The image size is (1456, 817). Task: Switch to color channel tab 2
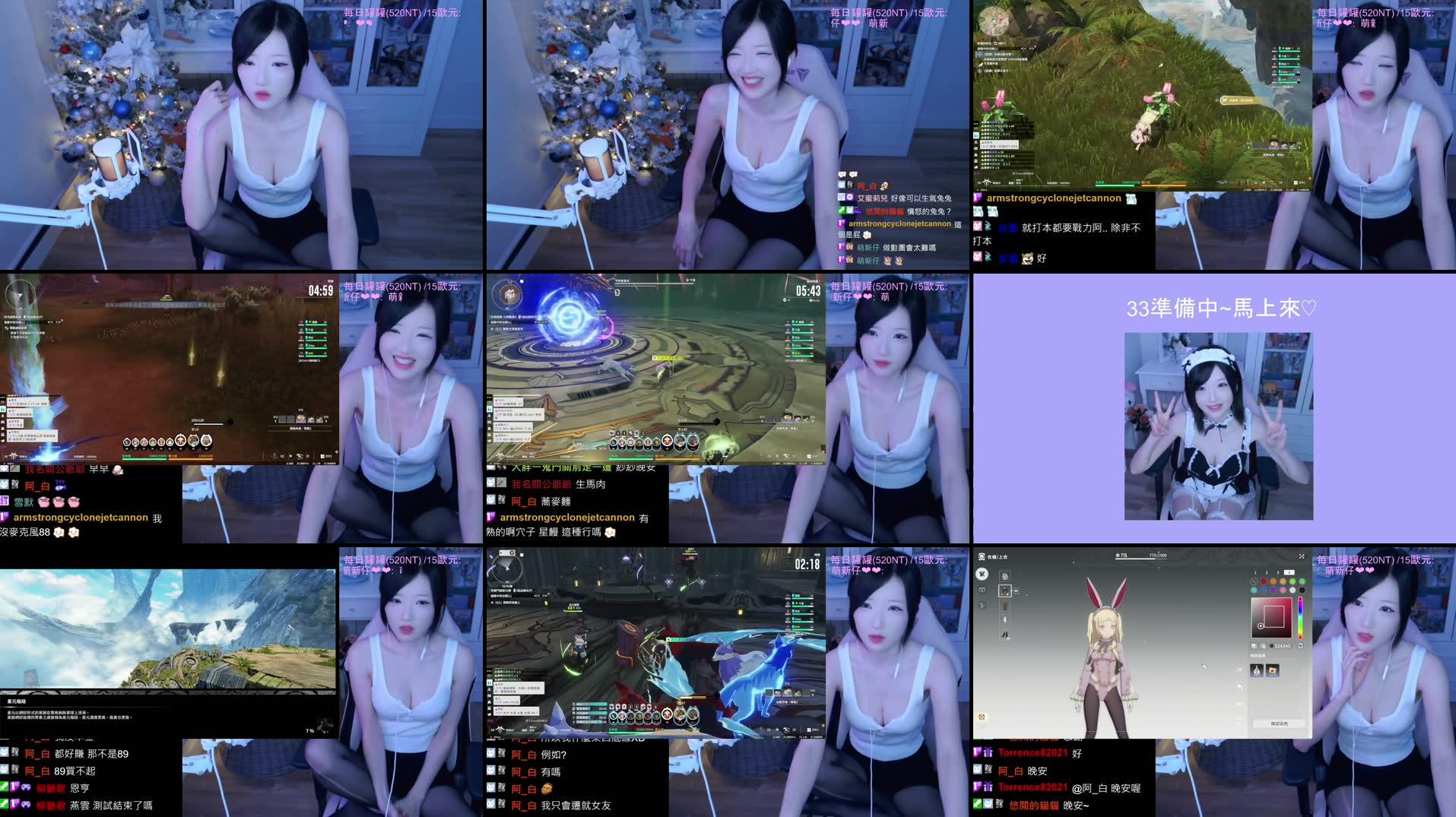click(1266, 571)
